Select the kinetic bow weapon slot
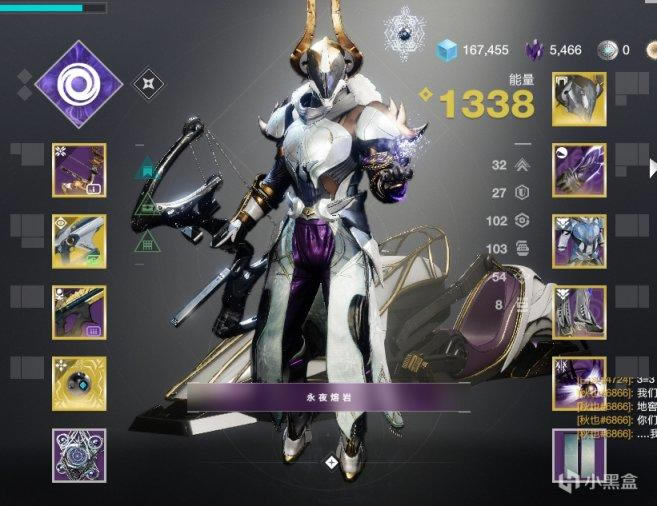The width and height of the screenshot is (657, 506). coord(79,170)
